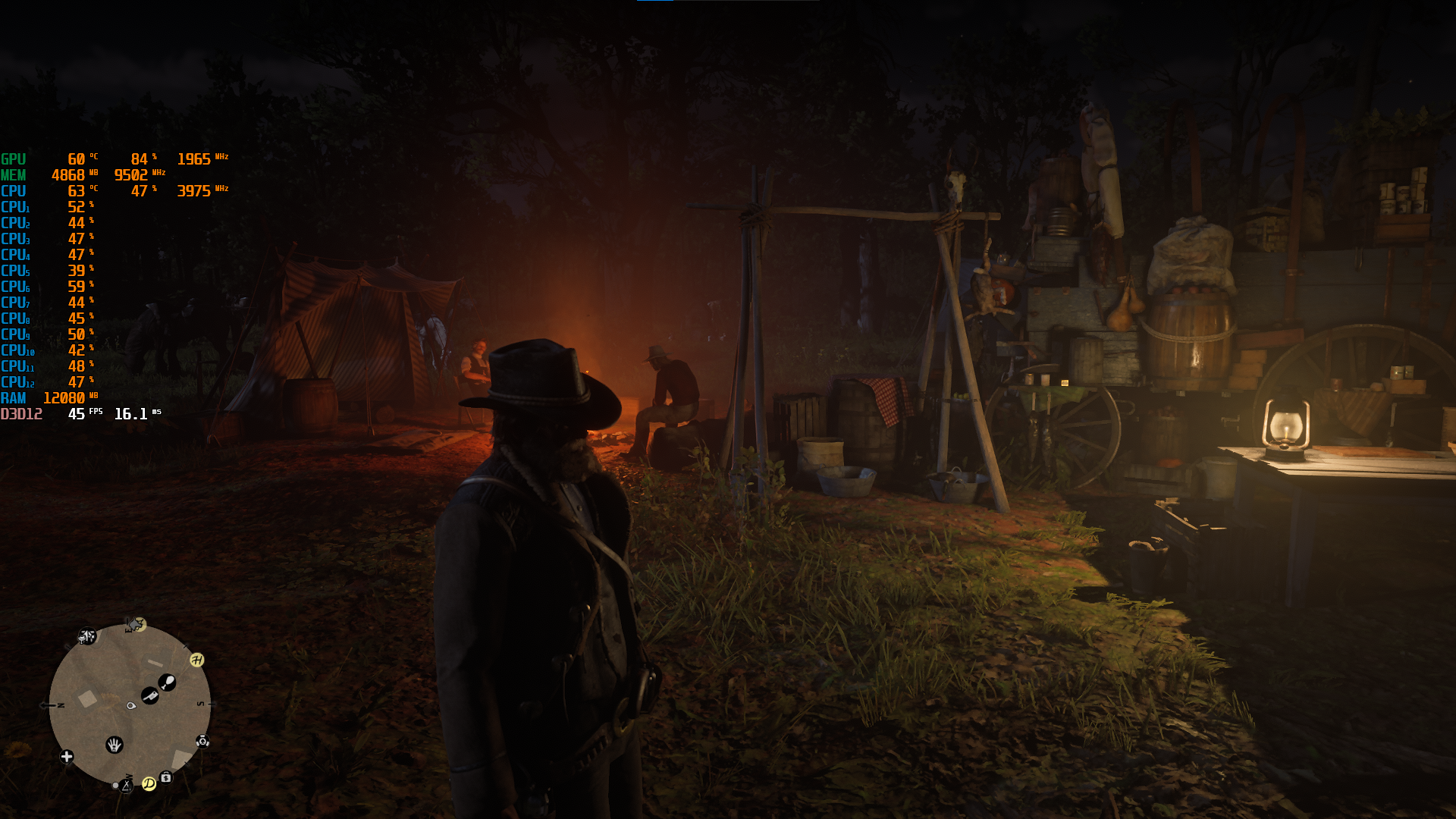The height and width of the screenshot is (819, 1456).
Task: Click the RAM value showing 12080 MB
Action: 64,398
